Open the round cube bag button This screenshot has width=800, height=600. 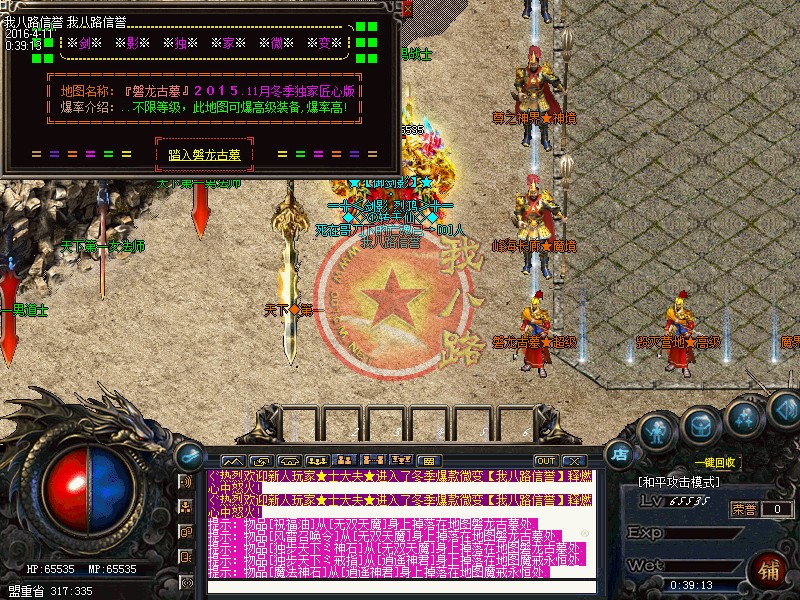click(701, 427)
